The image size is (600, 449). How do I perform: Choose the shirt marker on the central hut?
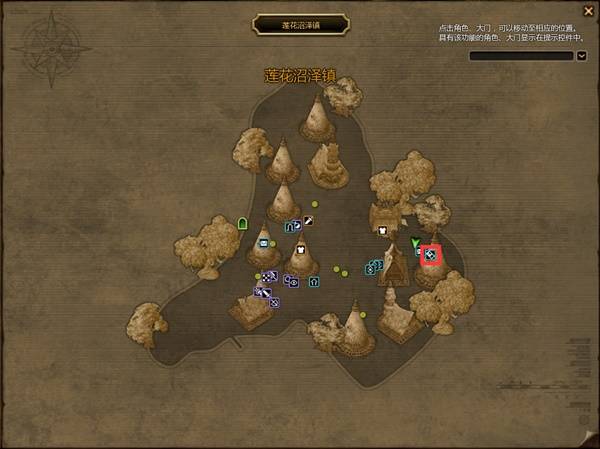[299, 249]
